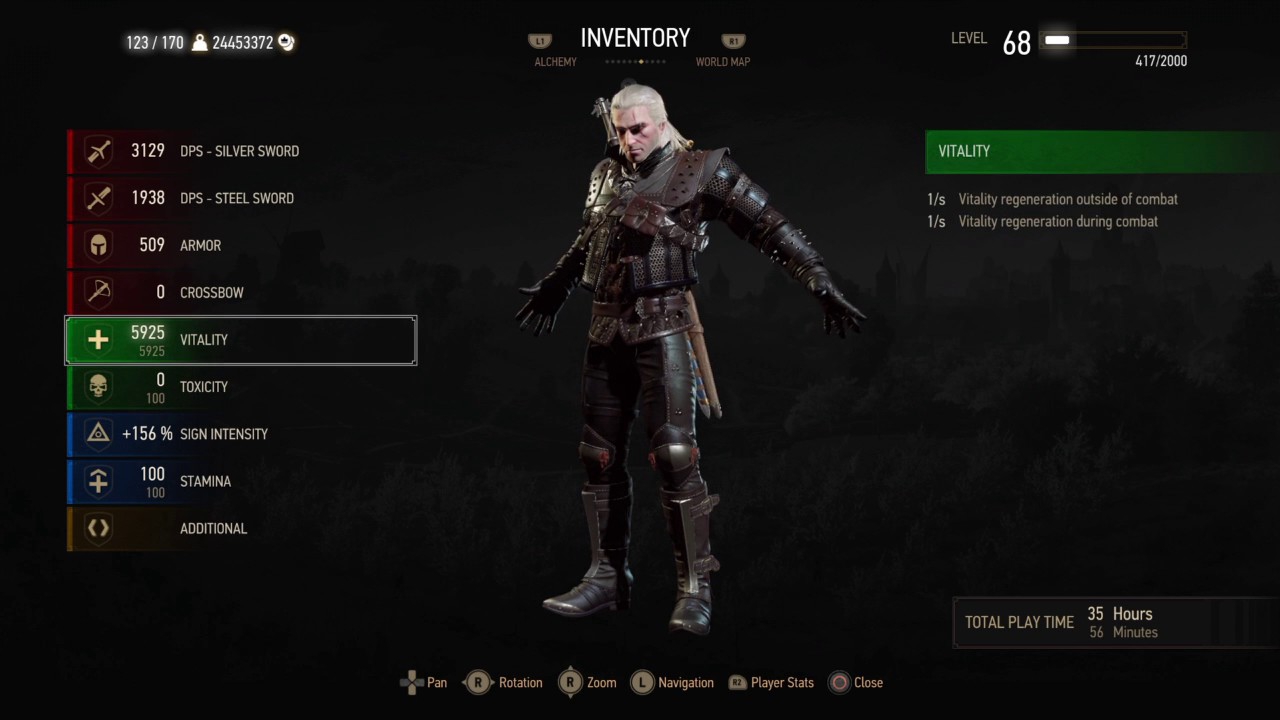Open the Sign Intensity stat details
Viewport: 1280px width, 720px height.
click(x=240, y=434)
